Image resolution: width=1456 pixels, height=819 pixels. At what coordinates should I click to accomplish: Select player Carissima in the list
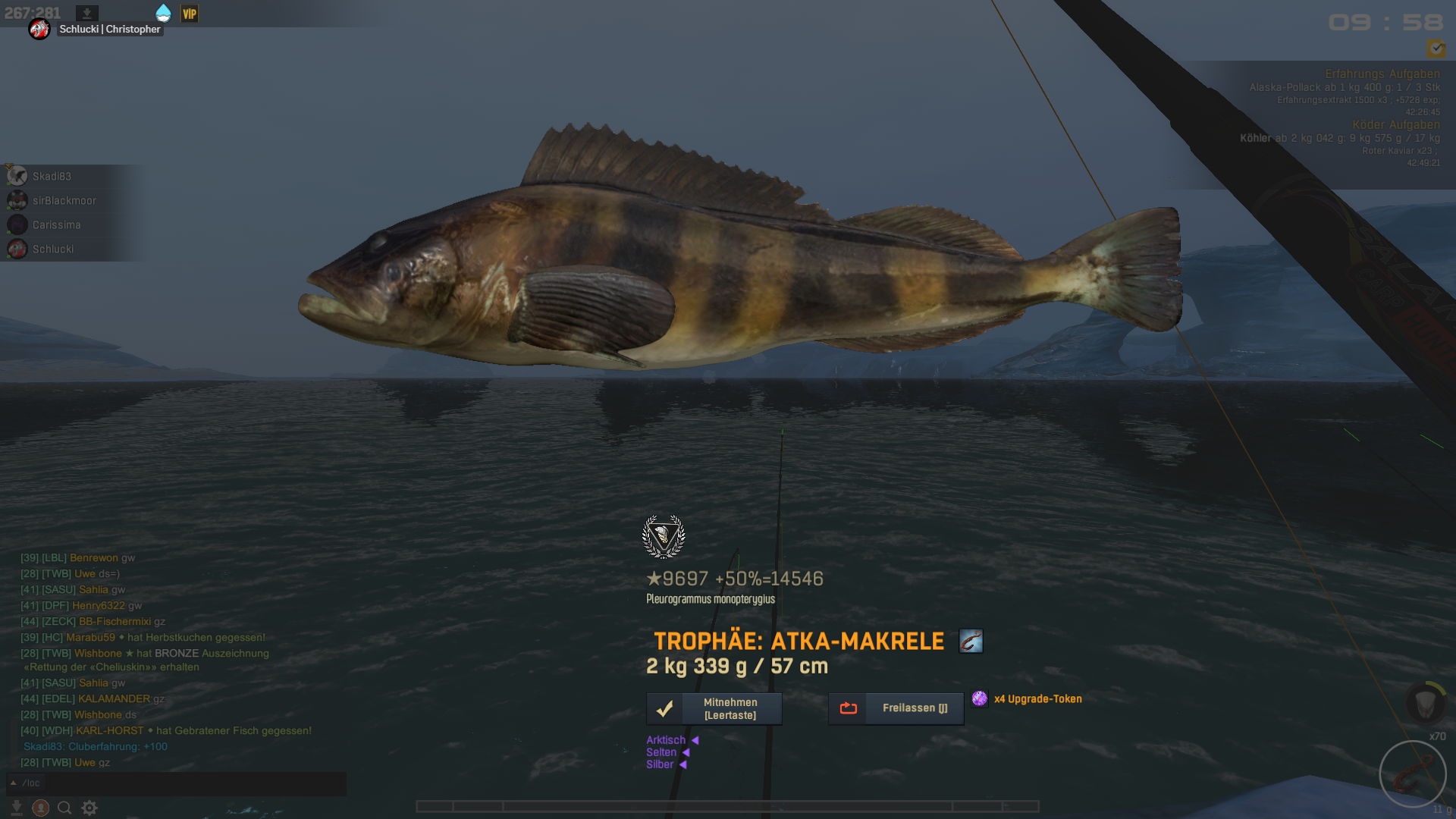(x=56, y=224)
